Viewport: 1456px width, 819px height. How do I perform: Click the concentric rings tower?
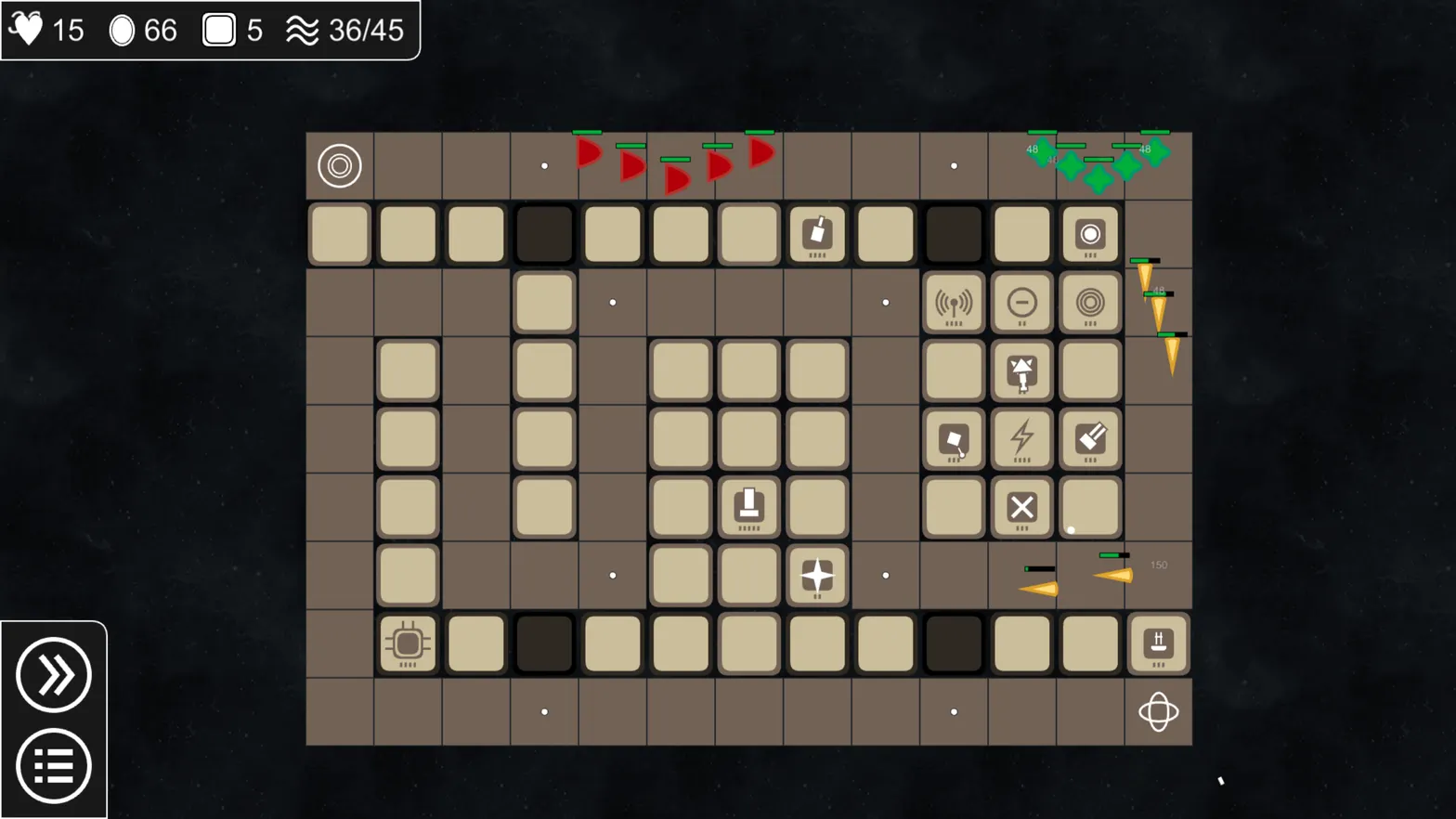1089,304
